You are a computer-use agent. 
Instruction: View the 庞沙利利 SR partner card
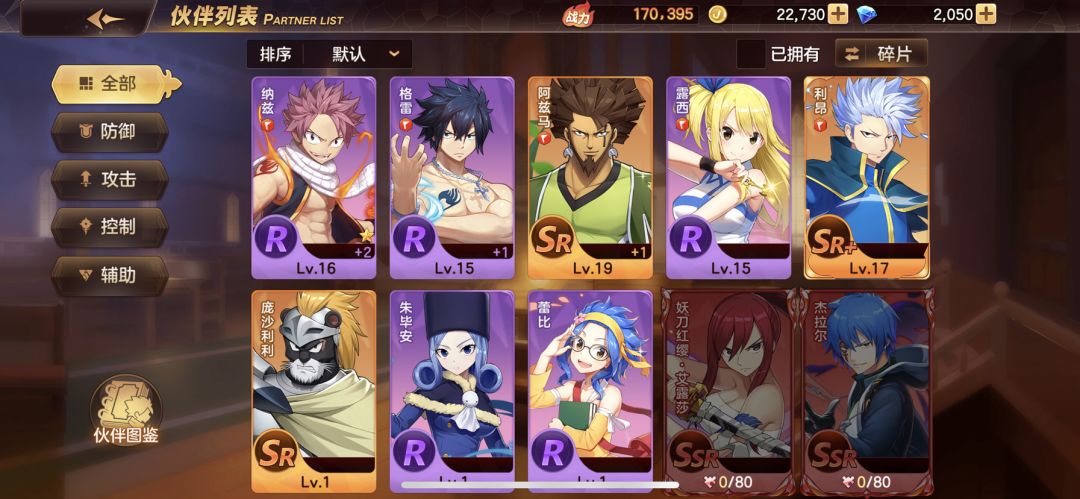(x=313, y=390)
